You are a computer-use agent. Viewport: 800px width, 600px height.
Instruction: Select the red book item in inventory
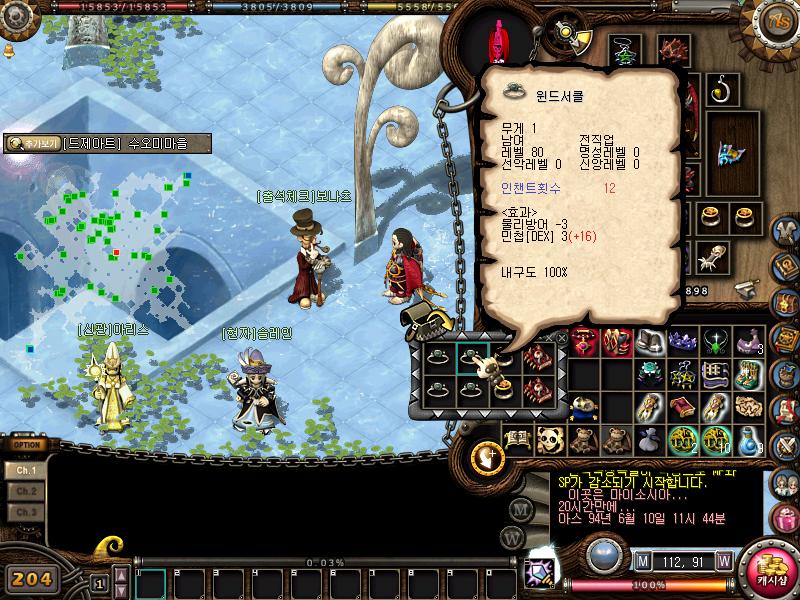click(x=682, y=406)
